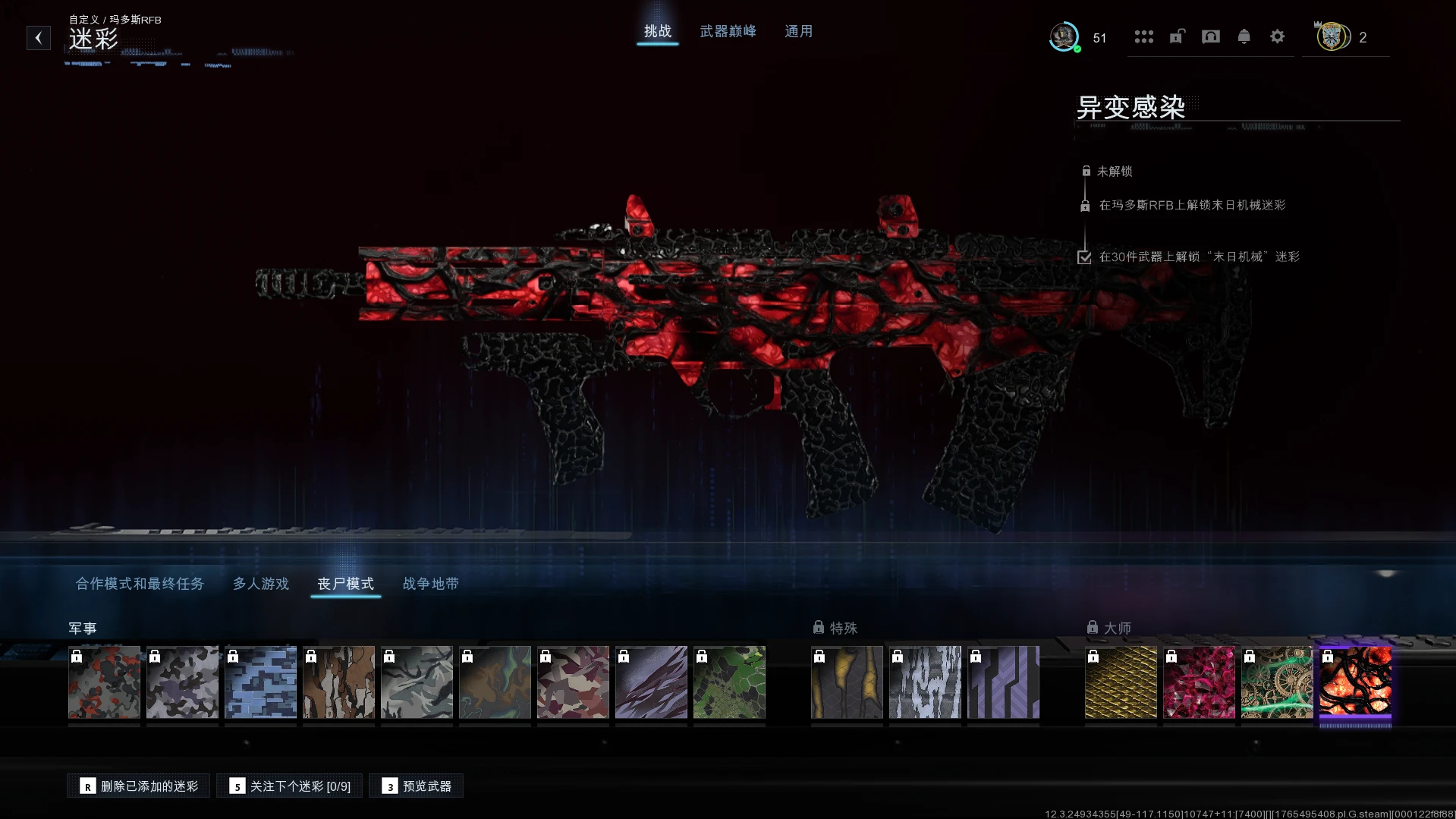The width and height of the screenshot is (1456, 819).
Task: Click the 预览武器 button
Action: [416, 786]
